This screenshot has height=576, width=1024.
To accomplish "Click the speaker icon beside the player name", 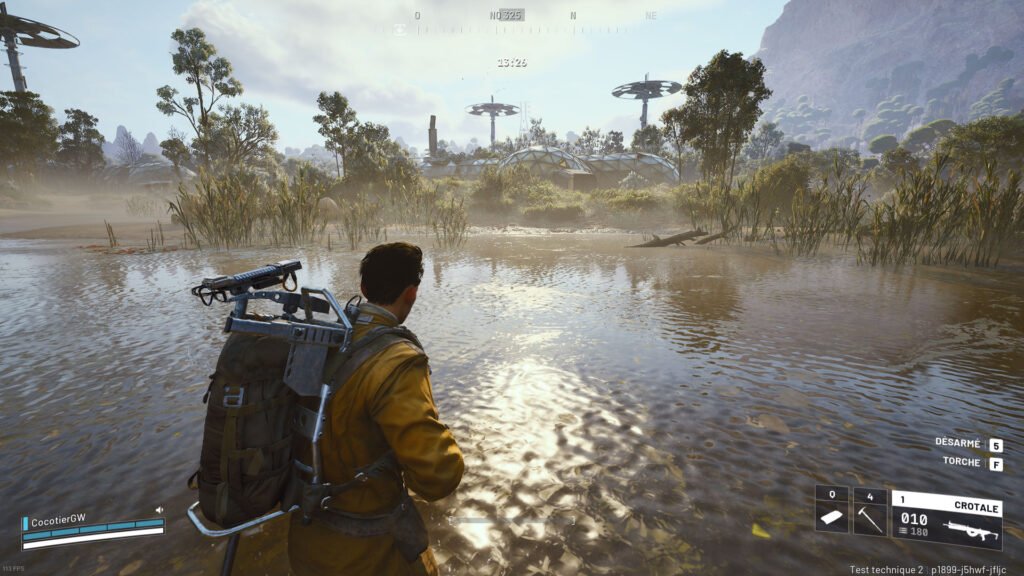I will click(158, 510).
